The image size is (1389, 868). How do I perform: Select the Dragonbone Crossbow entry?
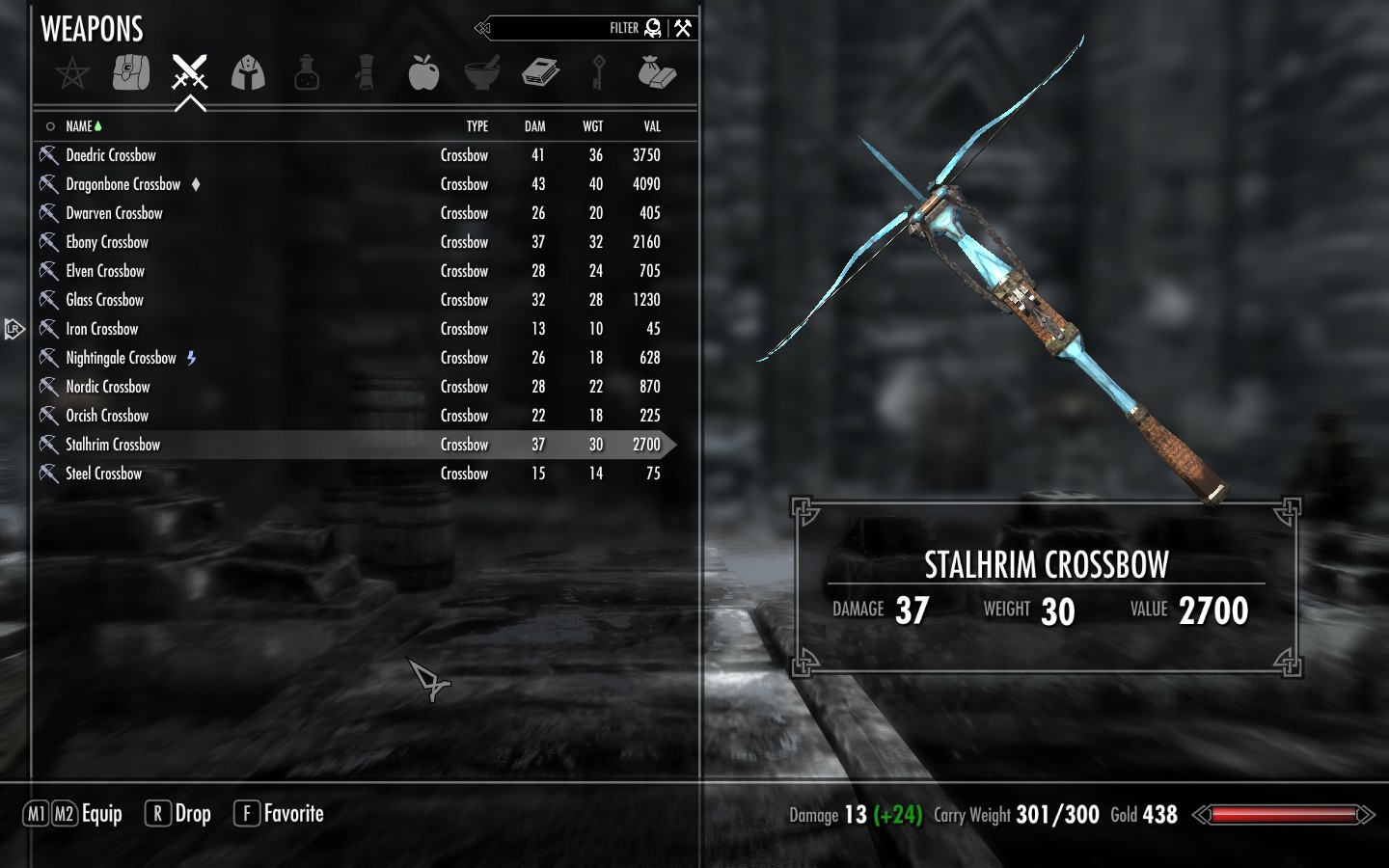(123, 184)
